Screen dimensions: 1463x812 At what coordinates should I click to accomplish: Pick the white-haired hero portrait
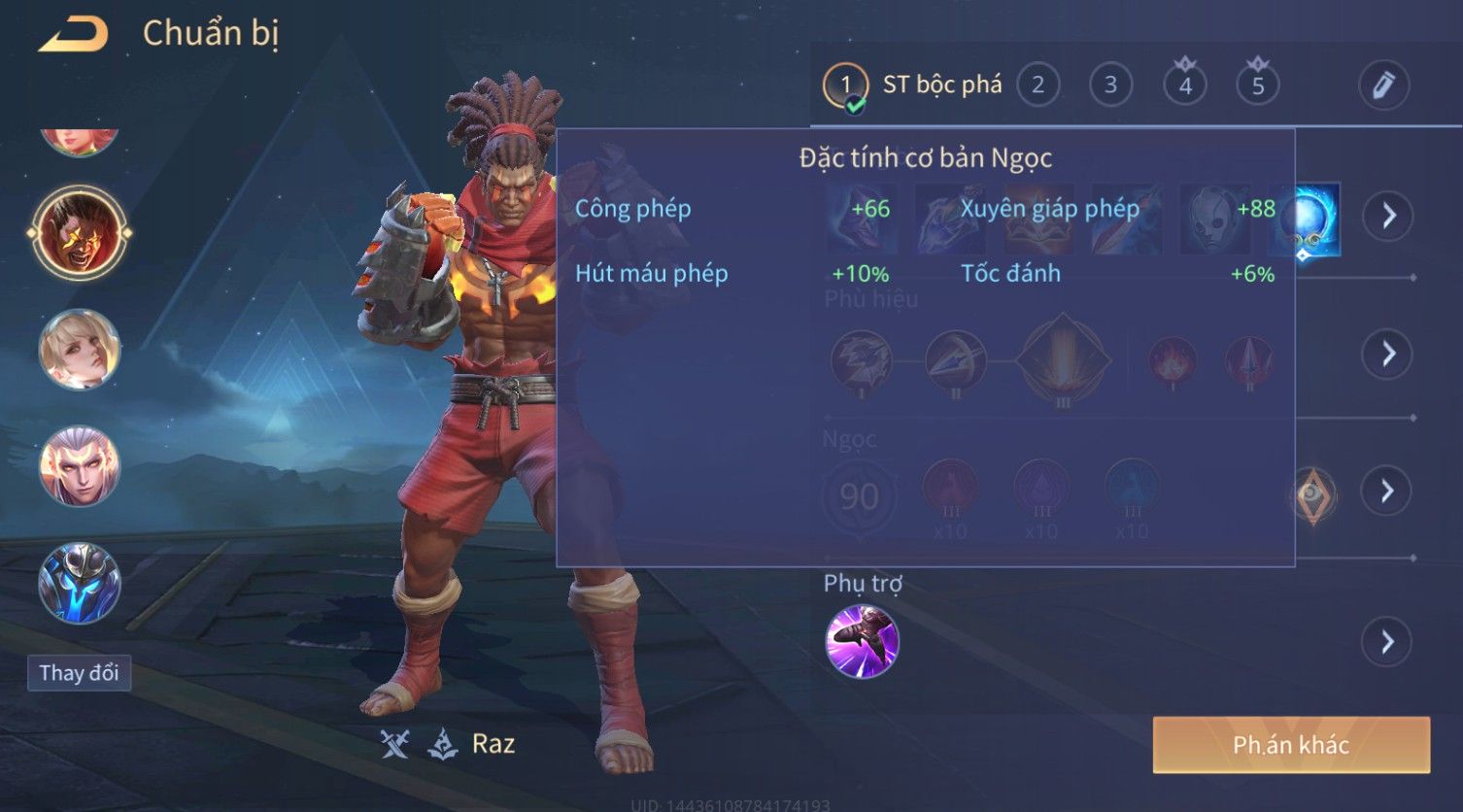pos(79,466)
